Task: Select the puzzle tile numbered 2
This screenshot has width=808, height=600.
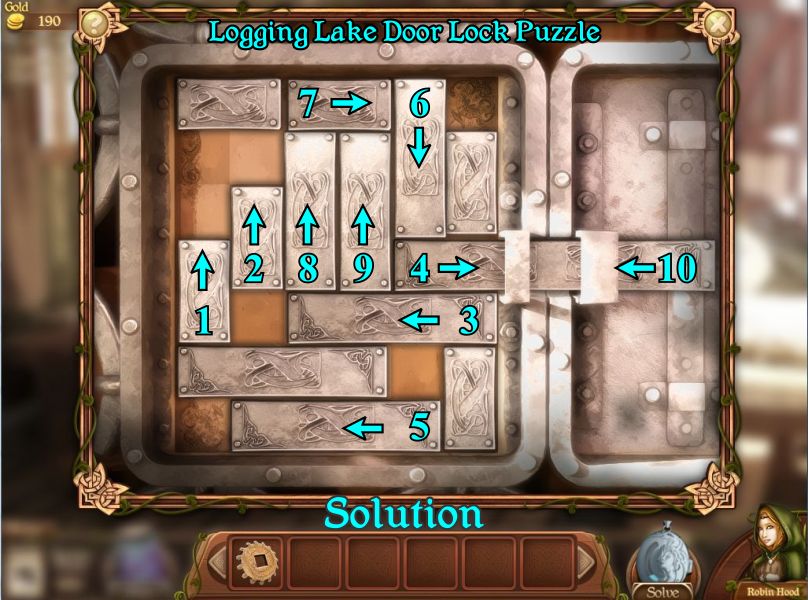Action: (255, 237)
